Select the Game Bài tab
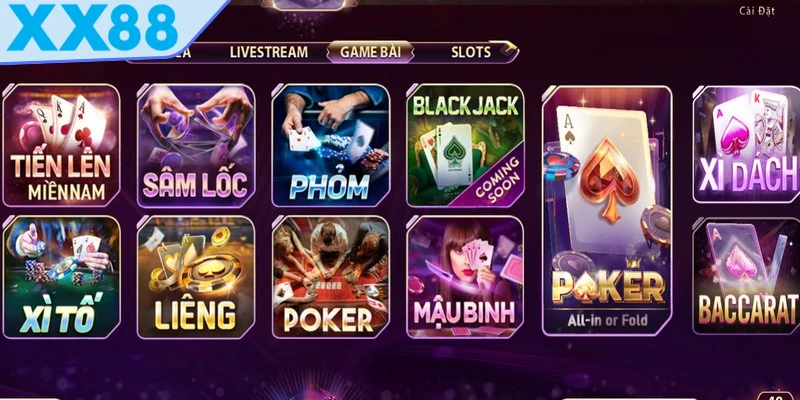The width and height of the screenshot is (800, 400). point(370,52)
